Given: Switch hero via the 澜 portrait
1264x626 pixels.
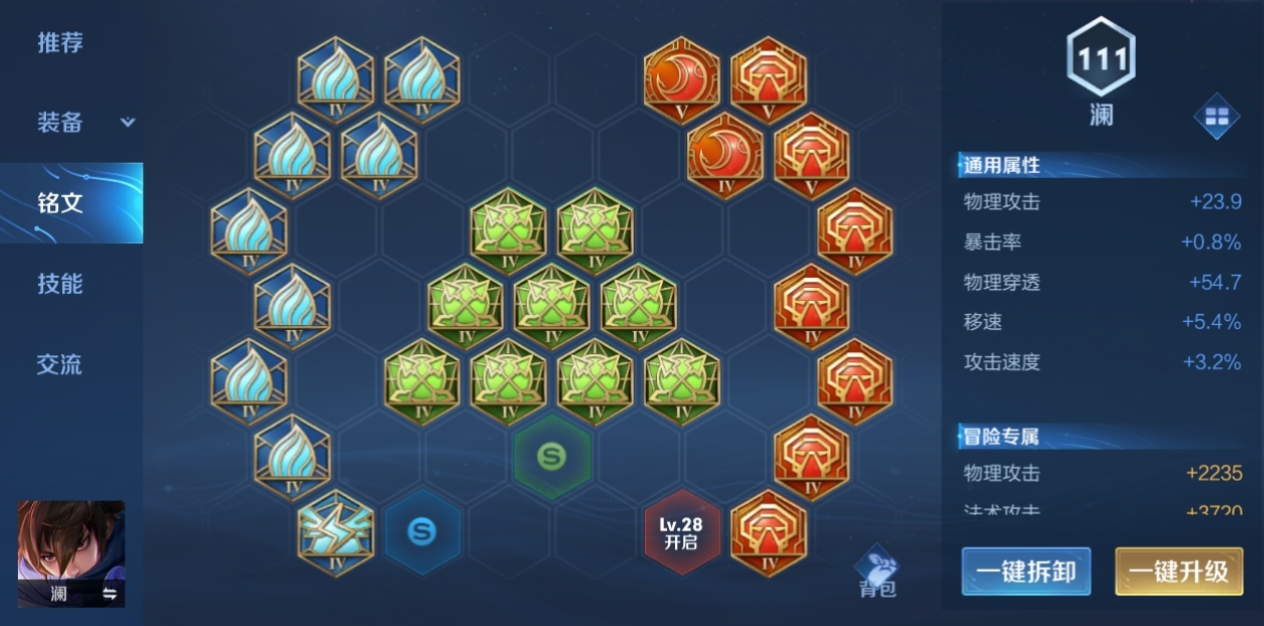Looking at the screenshot, I should pos(71,554).
